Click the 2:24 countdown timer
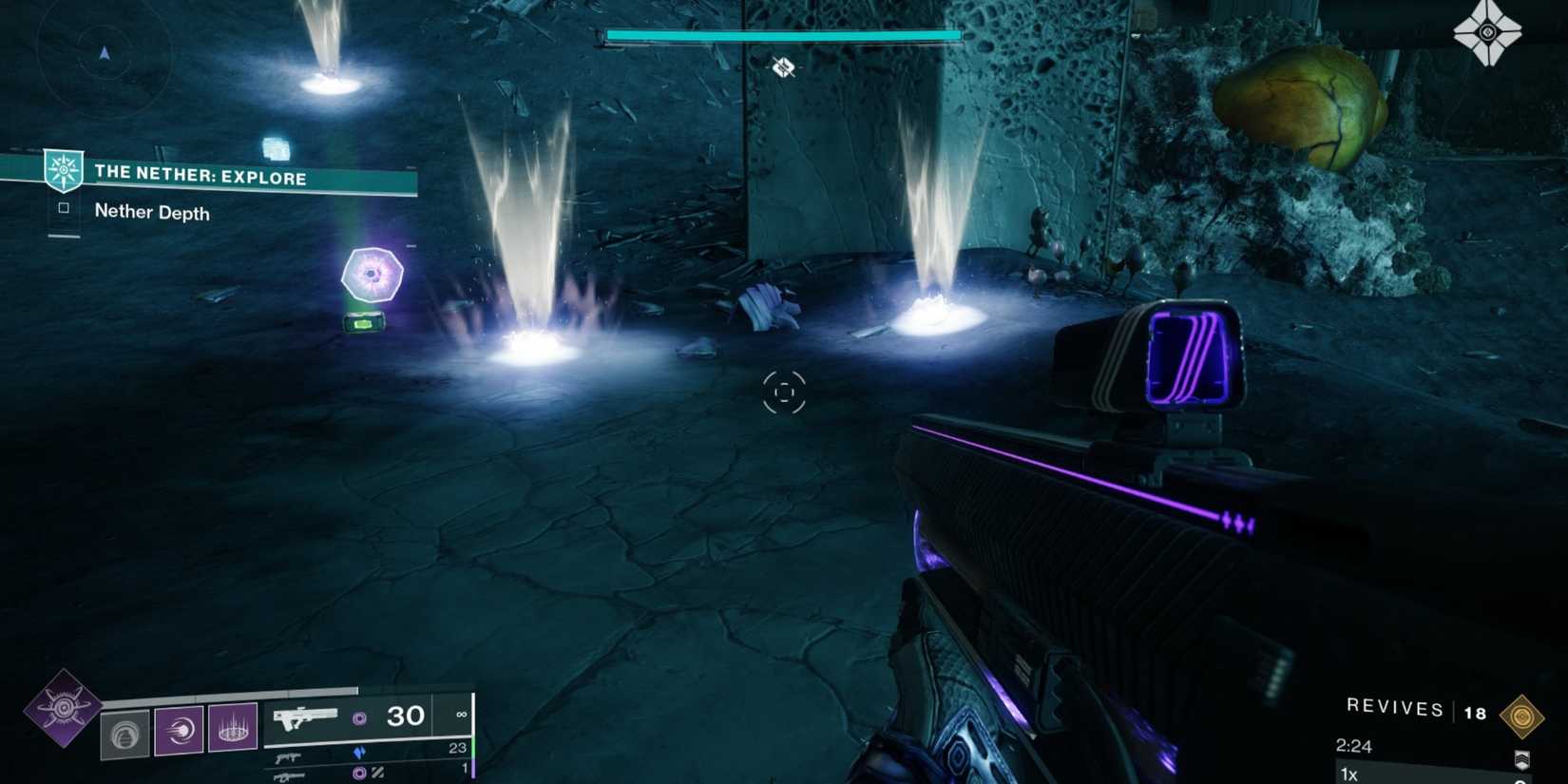1568x784 pixels. point(1355,745)
